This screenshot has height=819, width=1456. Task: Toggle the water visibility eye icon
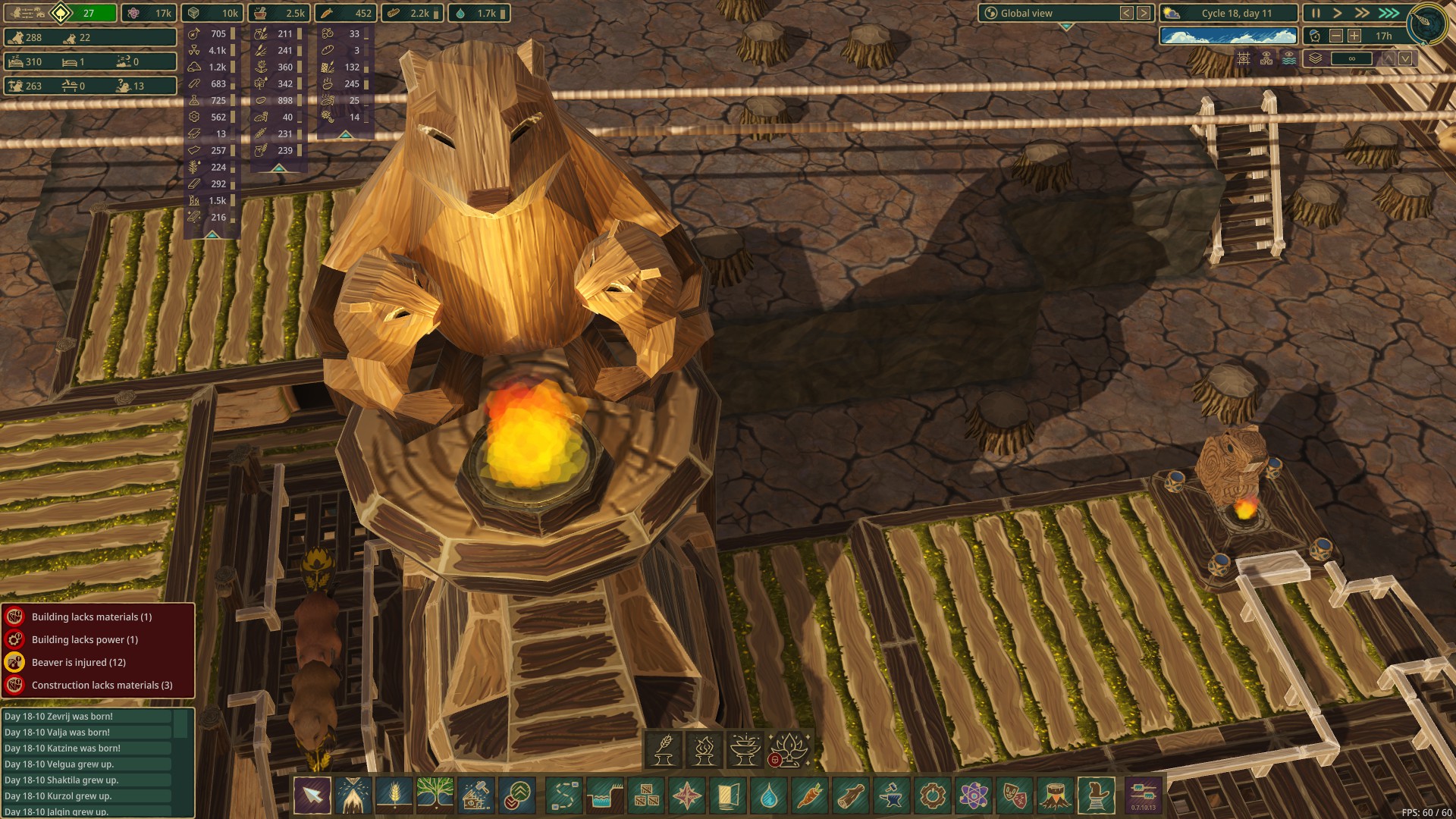click(1289, 58)
